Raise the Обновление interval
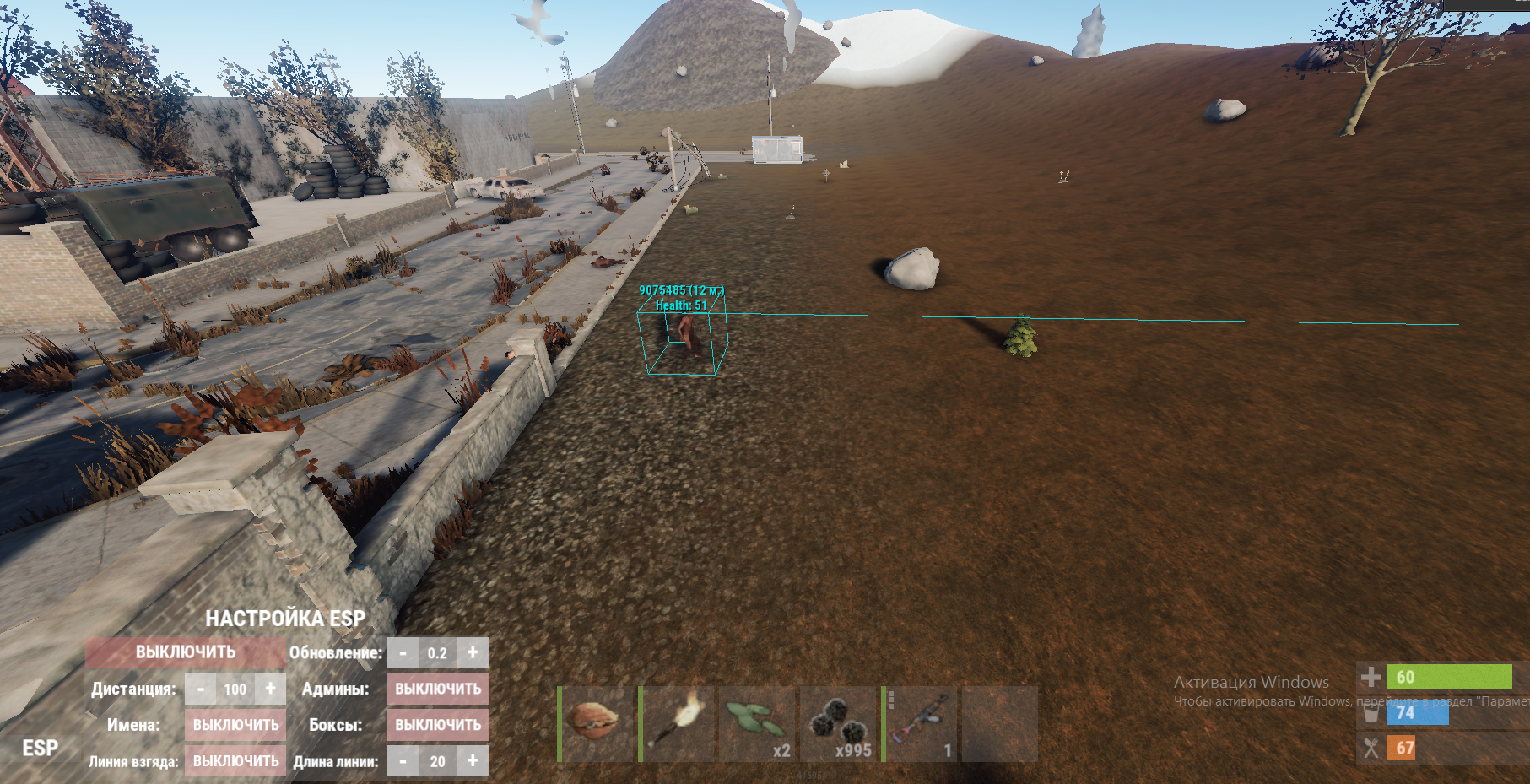This screenshot has height=784, width=1530. pos(473,652)
